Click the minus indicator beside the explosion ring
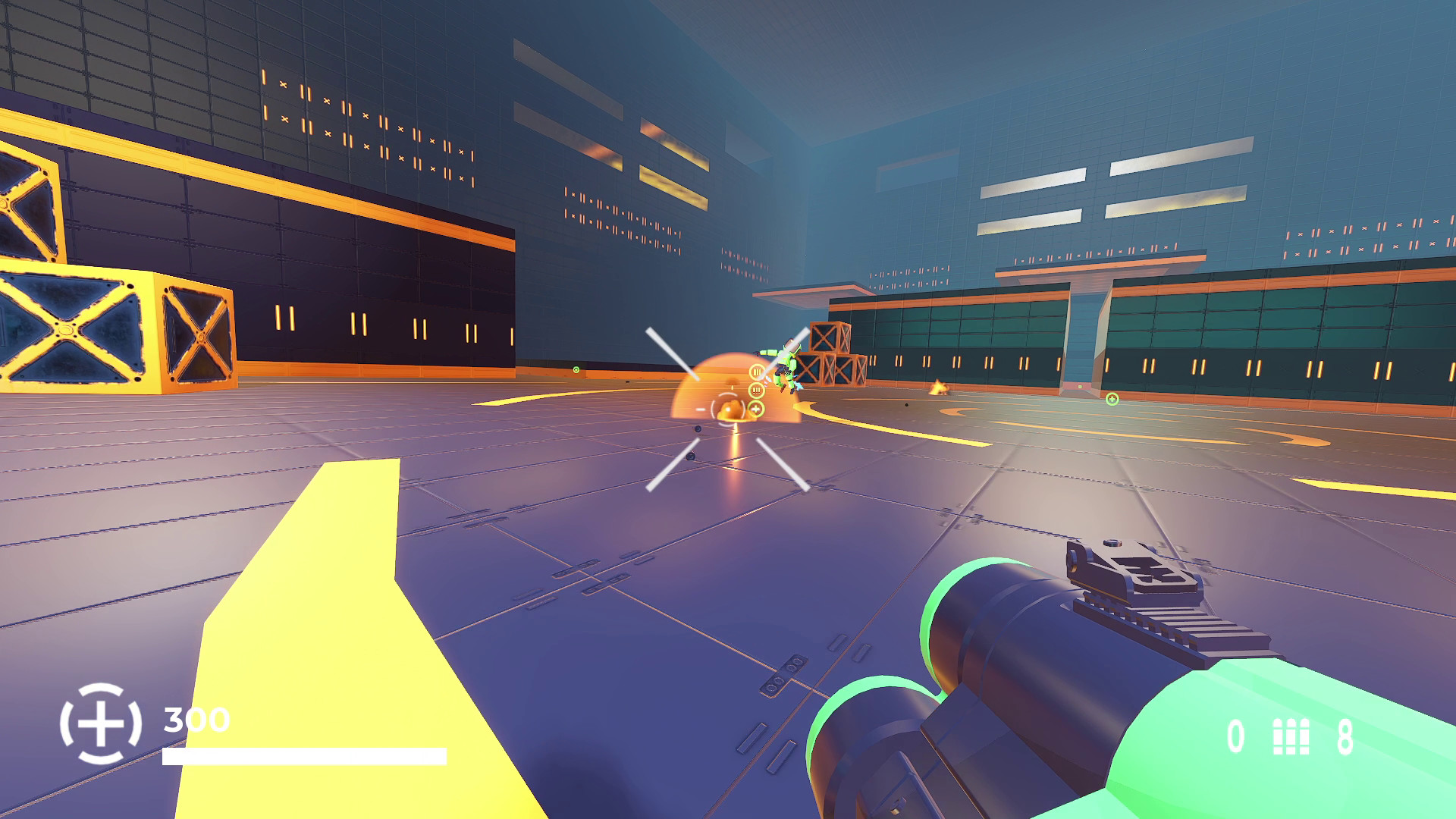 [701, 409]
